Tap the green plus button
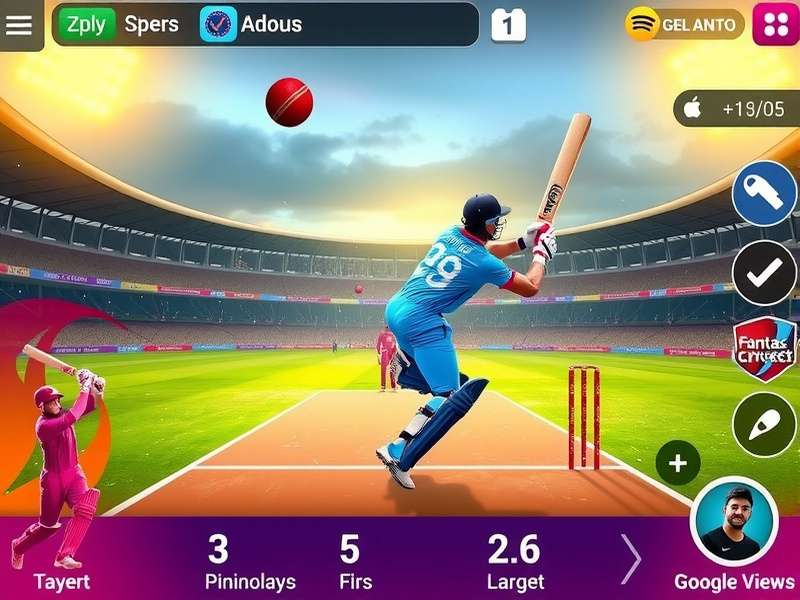Screen dimensions: 800x600 pos(678,464)
